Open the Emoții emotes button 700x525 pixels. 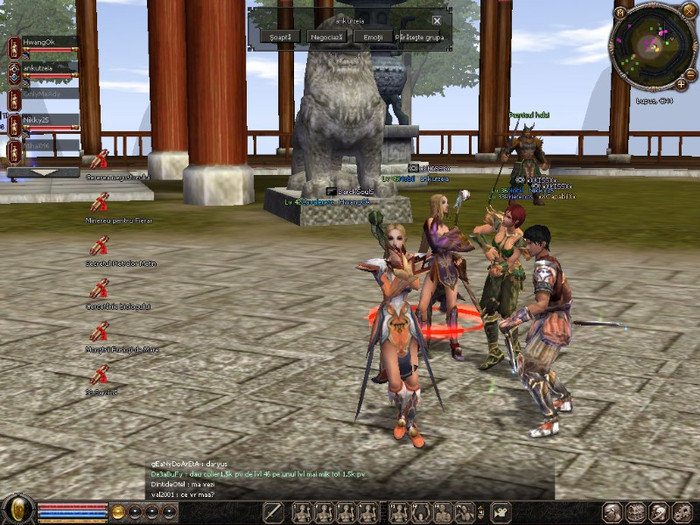[374, 37]
